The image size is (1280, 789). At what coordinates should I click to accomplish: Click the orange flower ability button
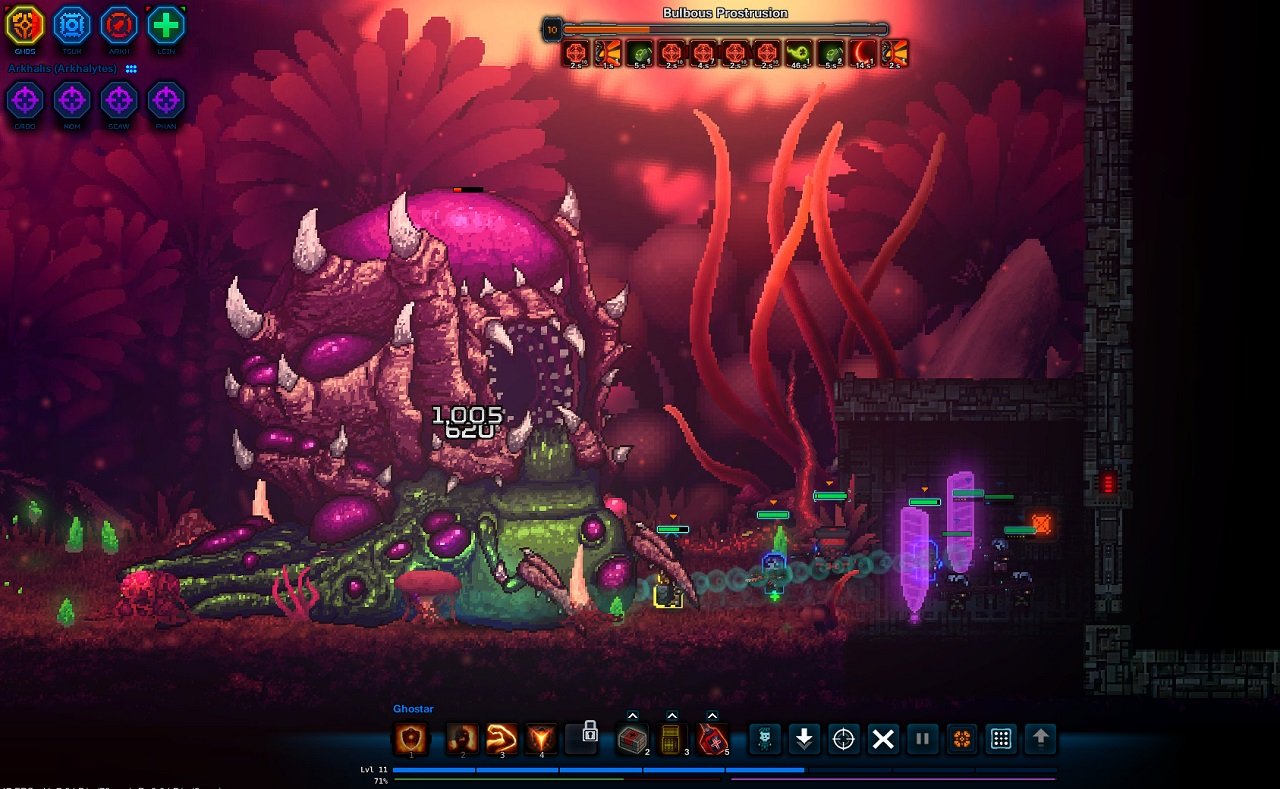(x=963, y=740)
